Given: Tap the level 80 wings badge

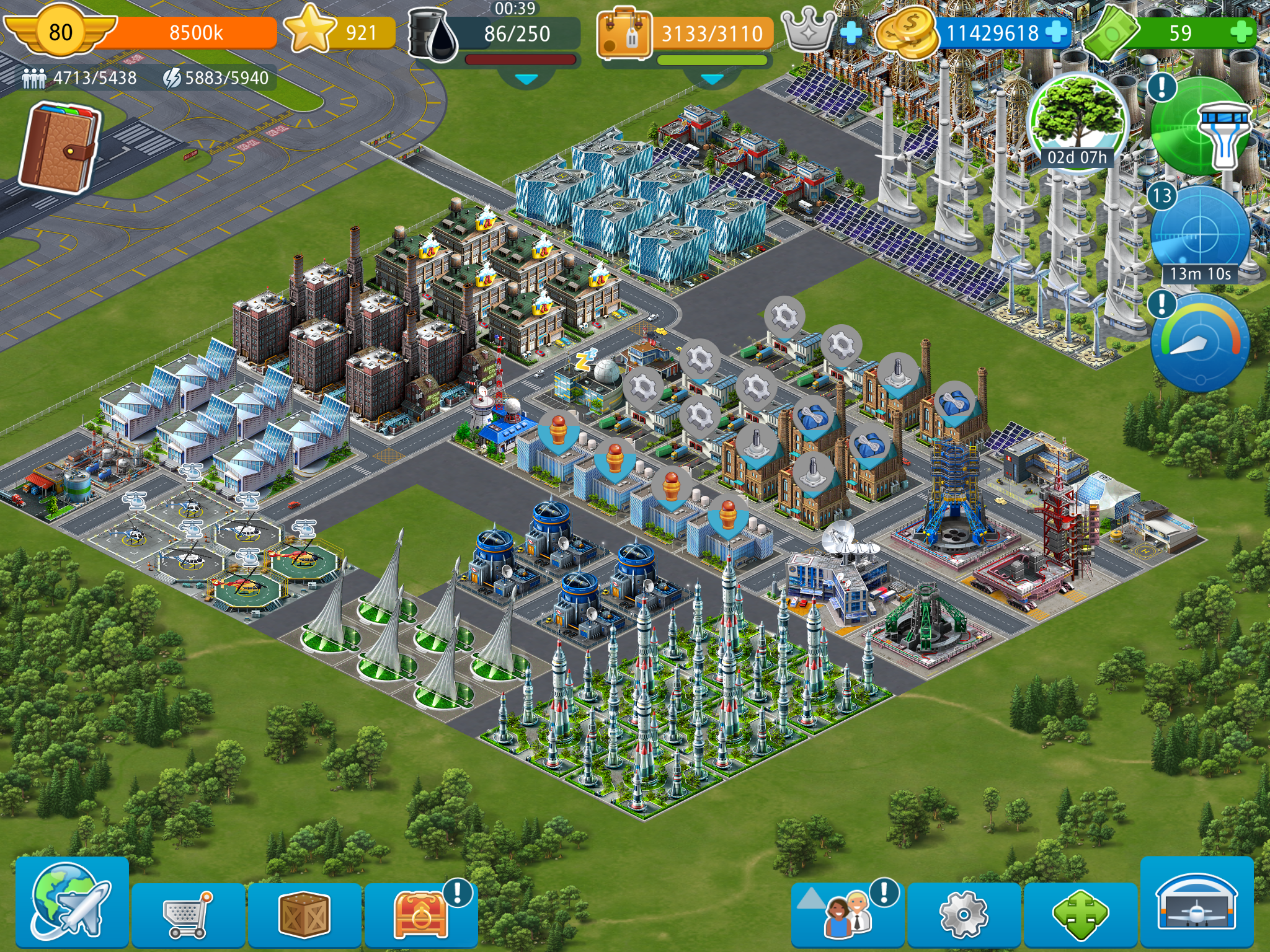Looking at the screenshot, I should [x=60, y=32].
